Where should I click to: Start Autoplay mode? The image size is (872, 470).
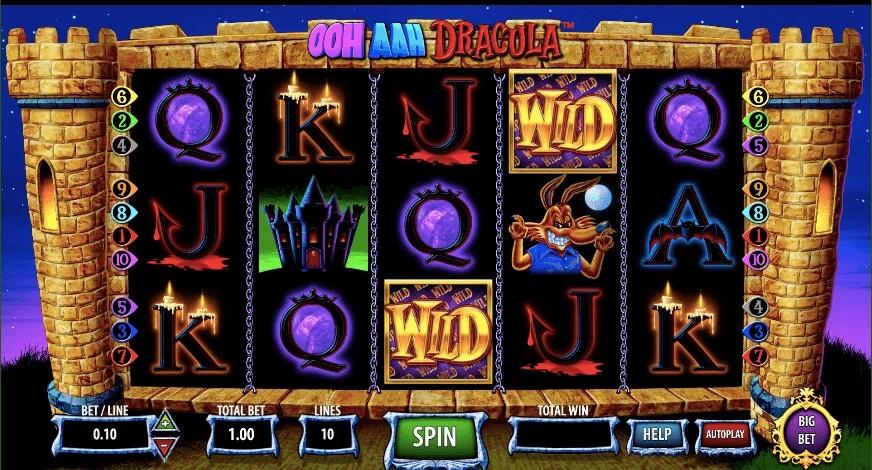coord(723,435)
